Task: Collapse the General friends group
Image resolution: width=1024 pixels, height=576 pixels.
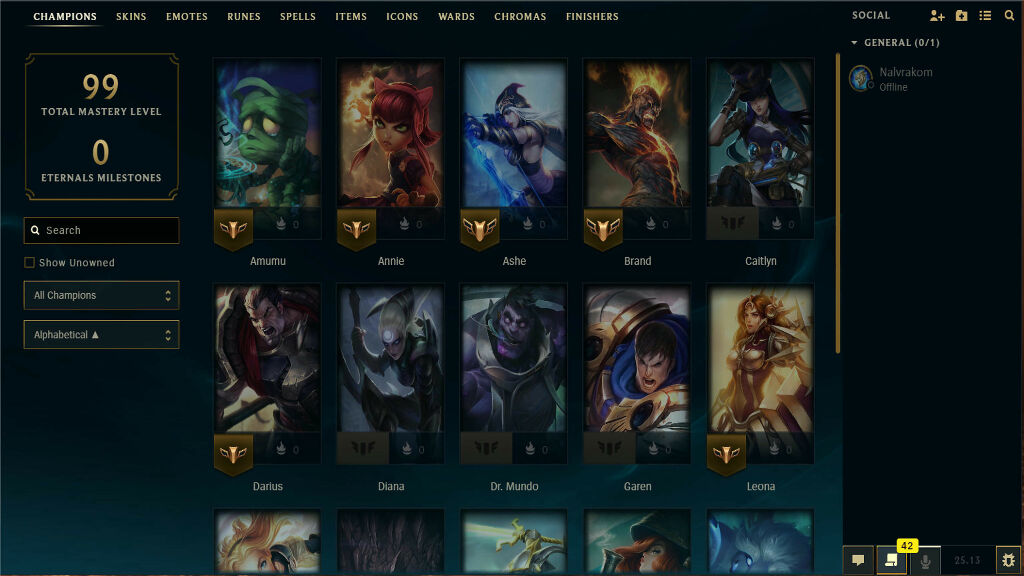Action: click(x=854, y=43)
